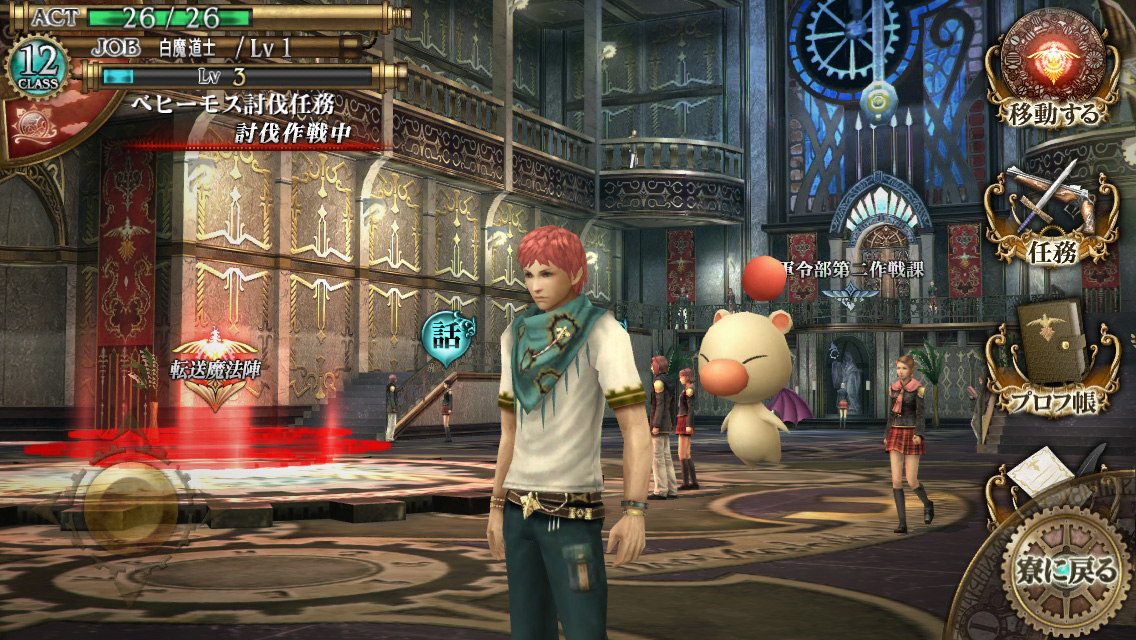Tap the 寮に戻る return-to-dorm button
The image size is (1136, 640).
click(x=1062, y=569)
